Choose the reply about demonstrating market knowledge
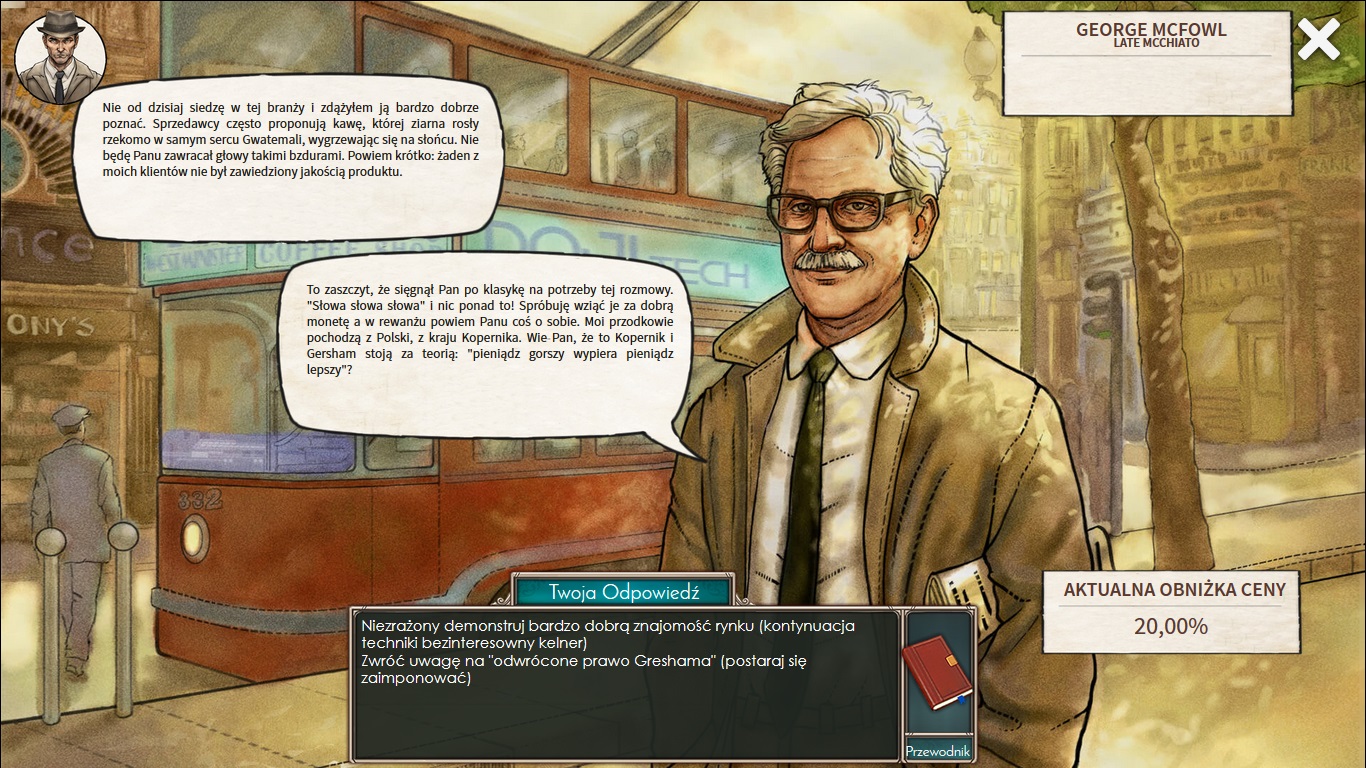 pyautogui.click(x=608, y=634)
